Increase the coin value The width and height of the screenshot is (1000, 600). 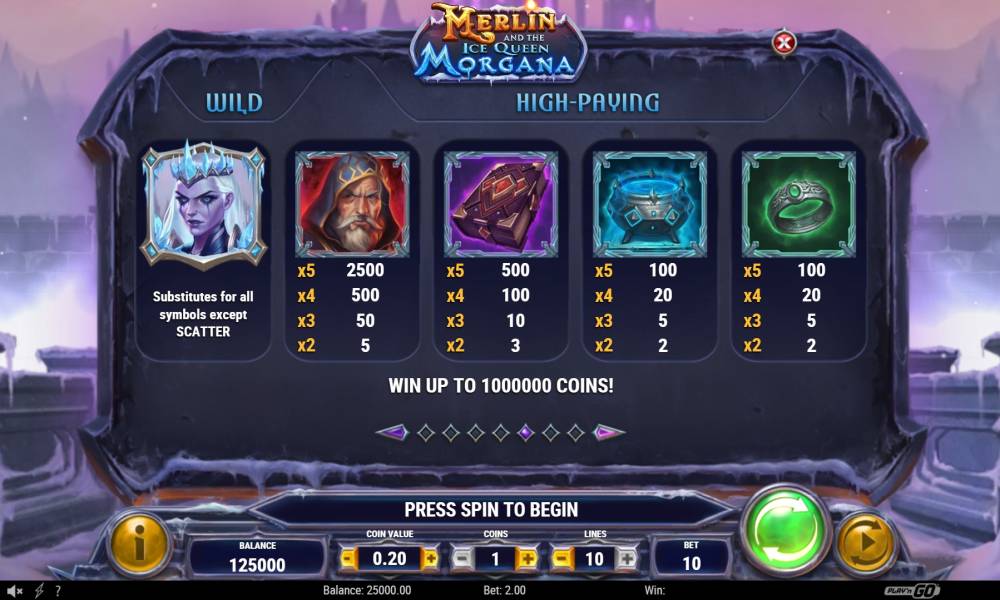pyautogui.click(x=430, y=559)
